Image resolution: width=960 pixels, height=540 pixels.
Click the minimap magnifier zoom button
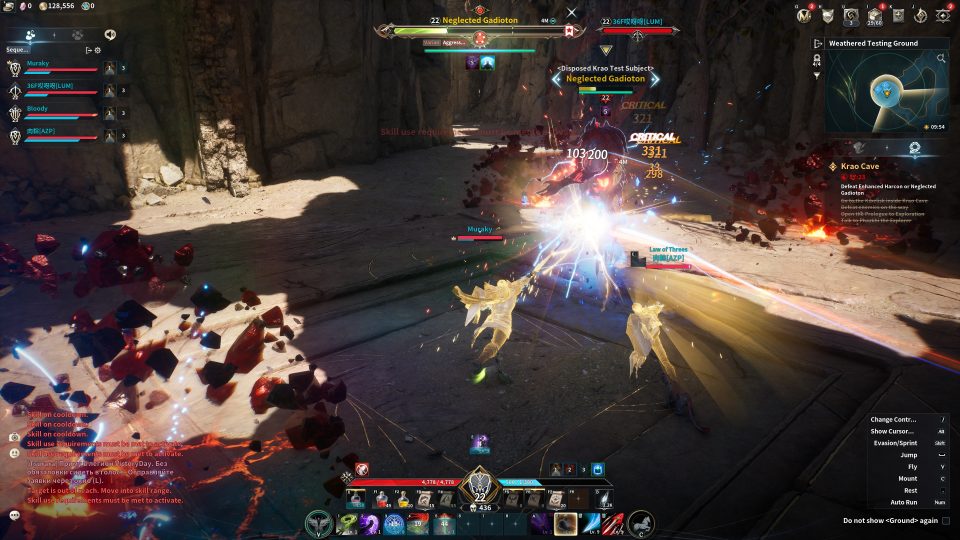pyautogui.click(x=941, y=59)
